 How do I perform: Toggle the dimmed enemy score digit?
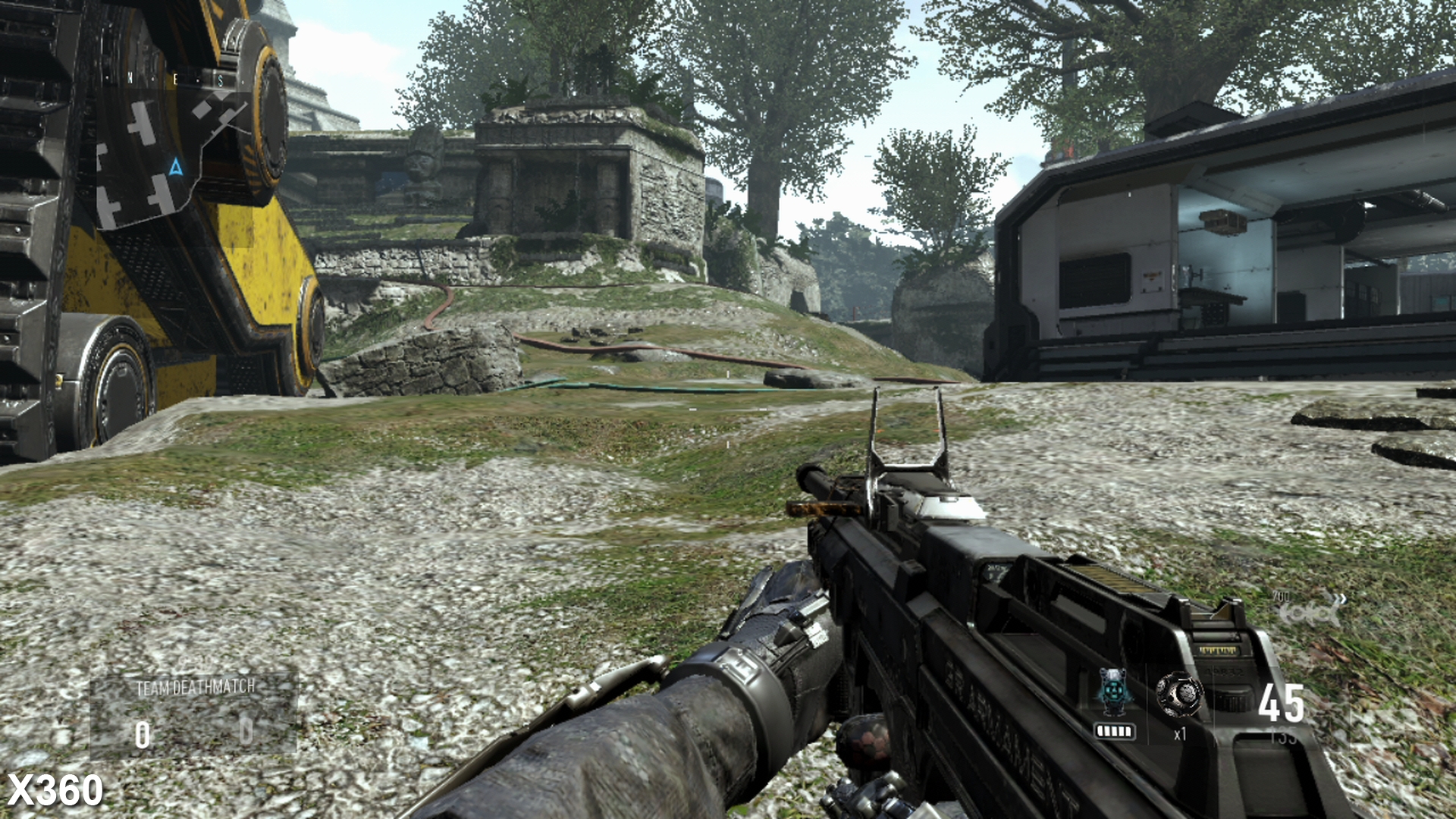click(x=248, y=733)
